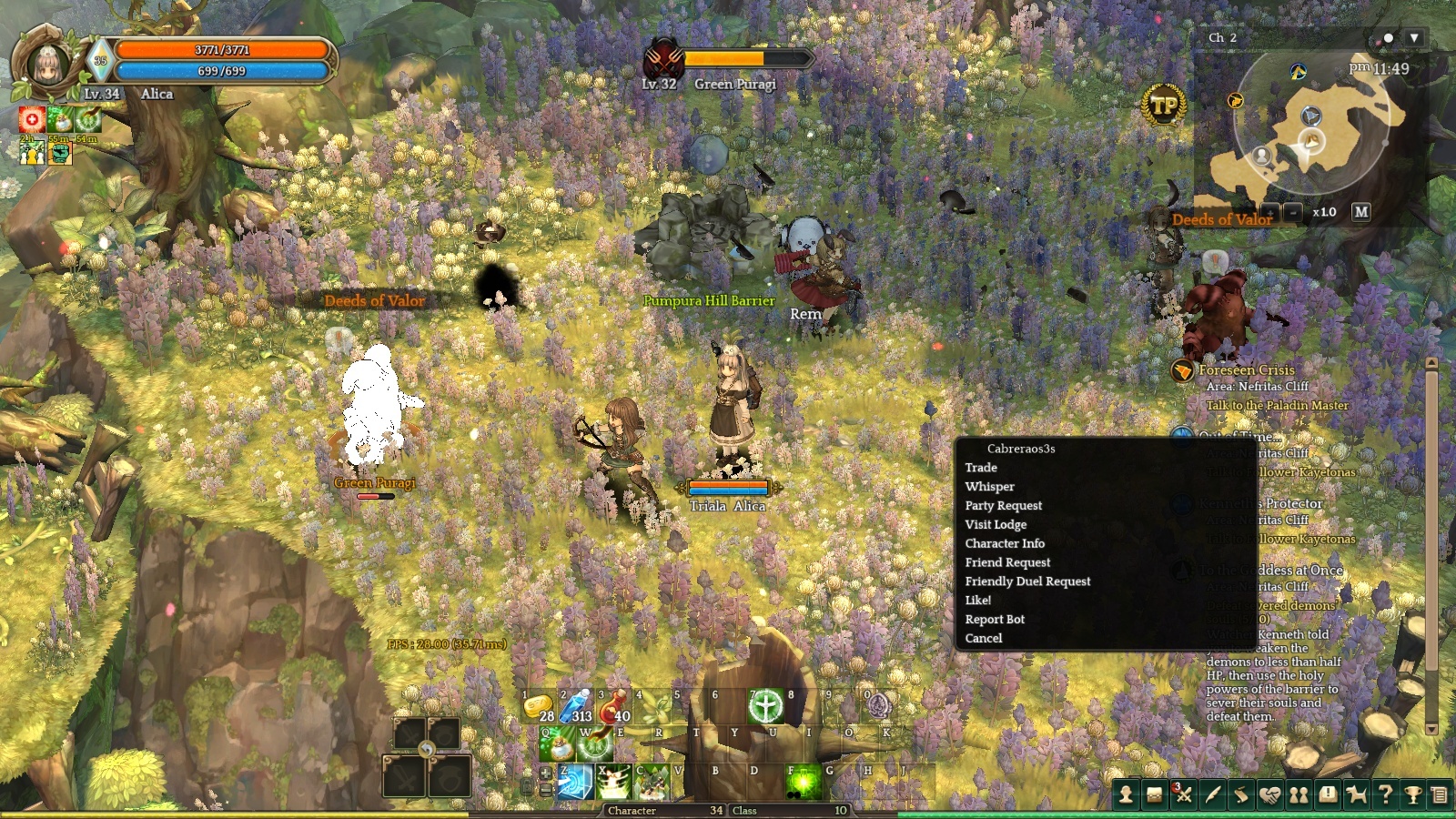Screen dimensions: 1456x819
Task: Open Character Info from the context menu
Action: pos(1005,544)
